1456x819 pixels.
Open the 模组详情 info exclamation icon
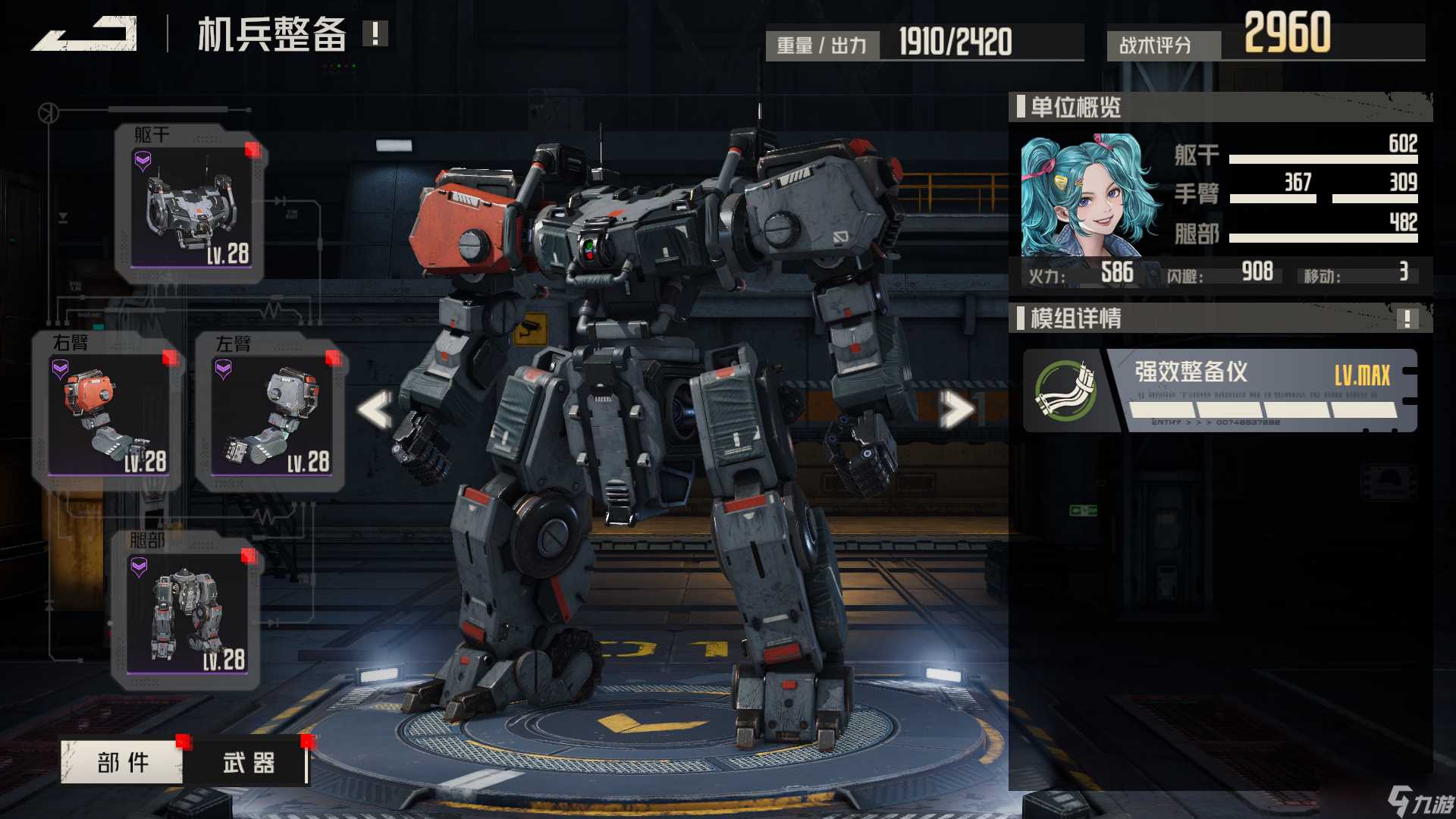click(1407, 318)
